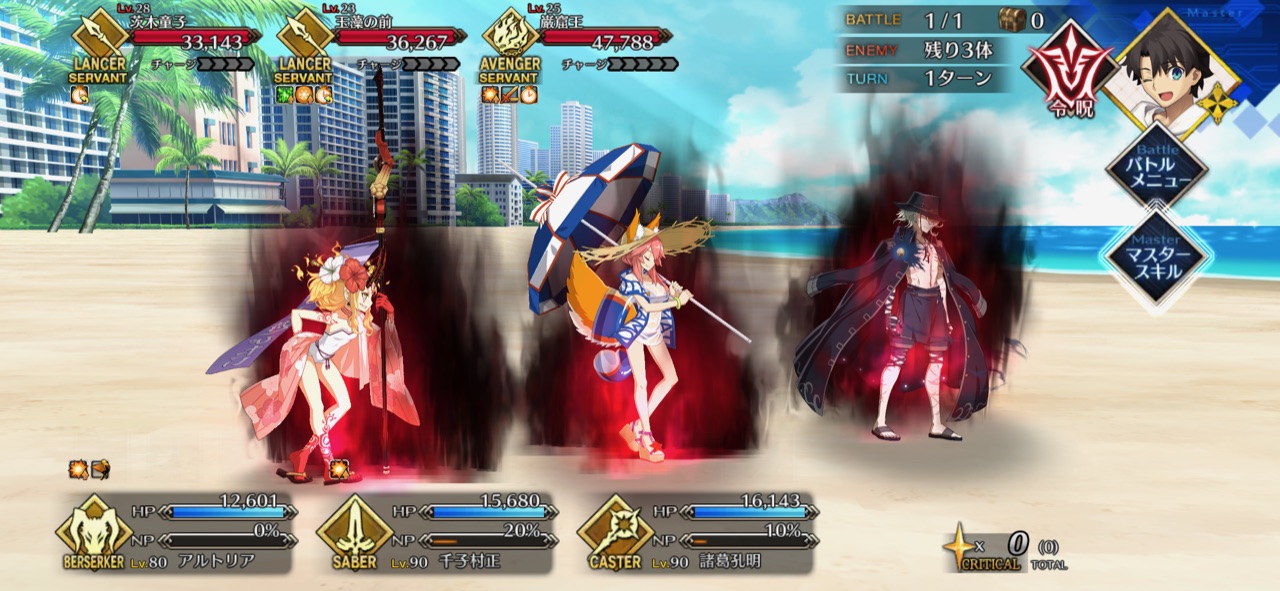Open the Battle Menu (バトルメニュー)
This screenshot has height=591, width=1280.
1155,165
